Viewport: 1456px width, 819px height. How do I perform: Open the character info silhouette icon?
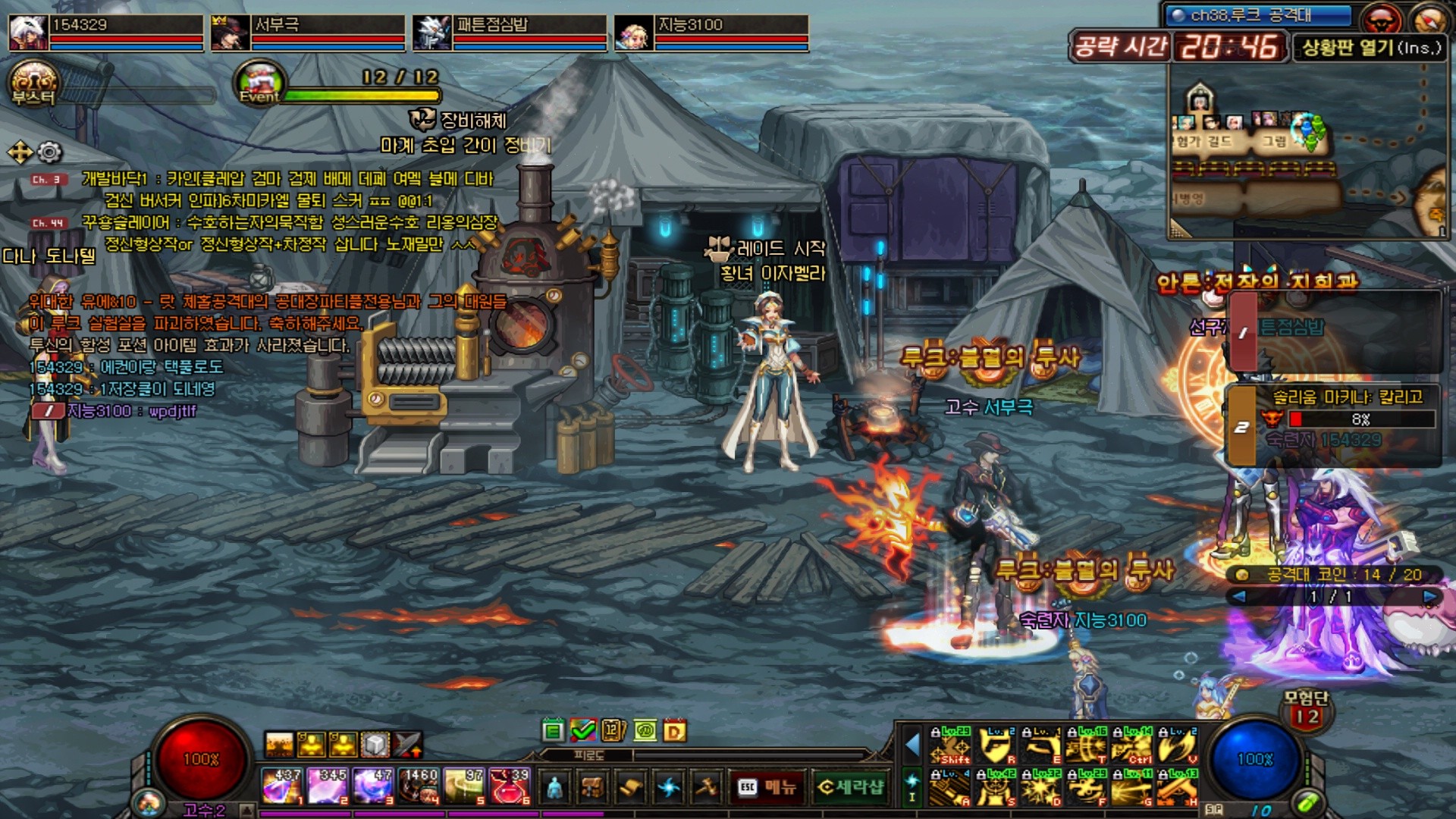[555, 787]
